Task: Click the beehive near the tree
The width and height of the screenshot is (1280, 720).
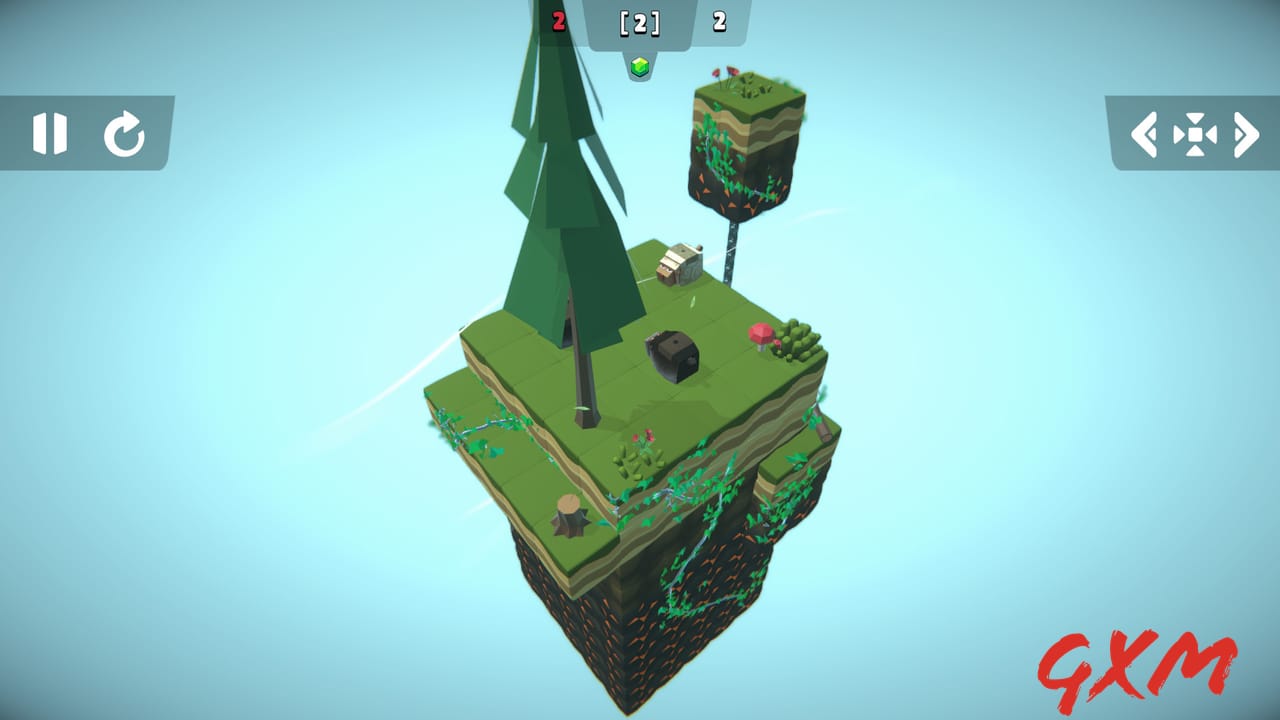Action: (678, 262)
